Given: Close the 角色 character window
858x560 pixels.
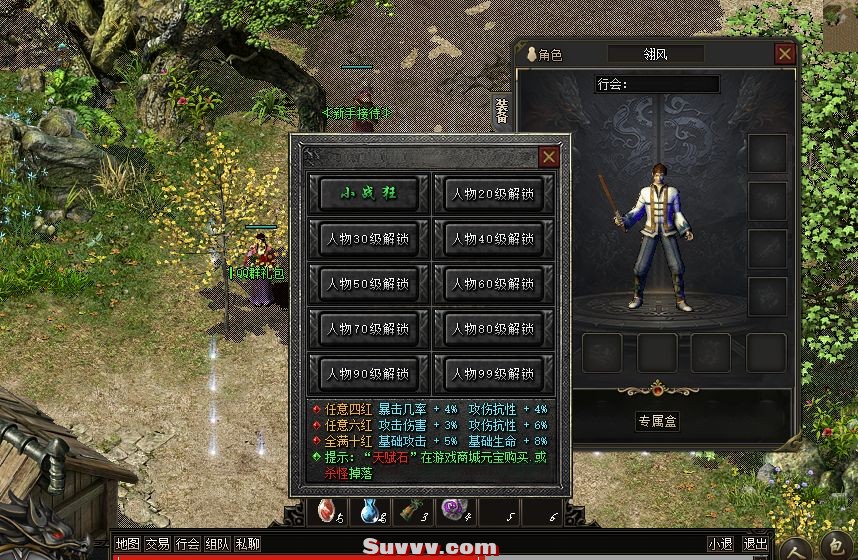Looking at the screenshot, I should 785,54.
